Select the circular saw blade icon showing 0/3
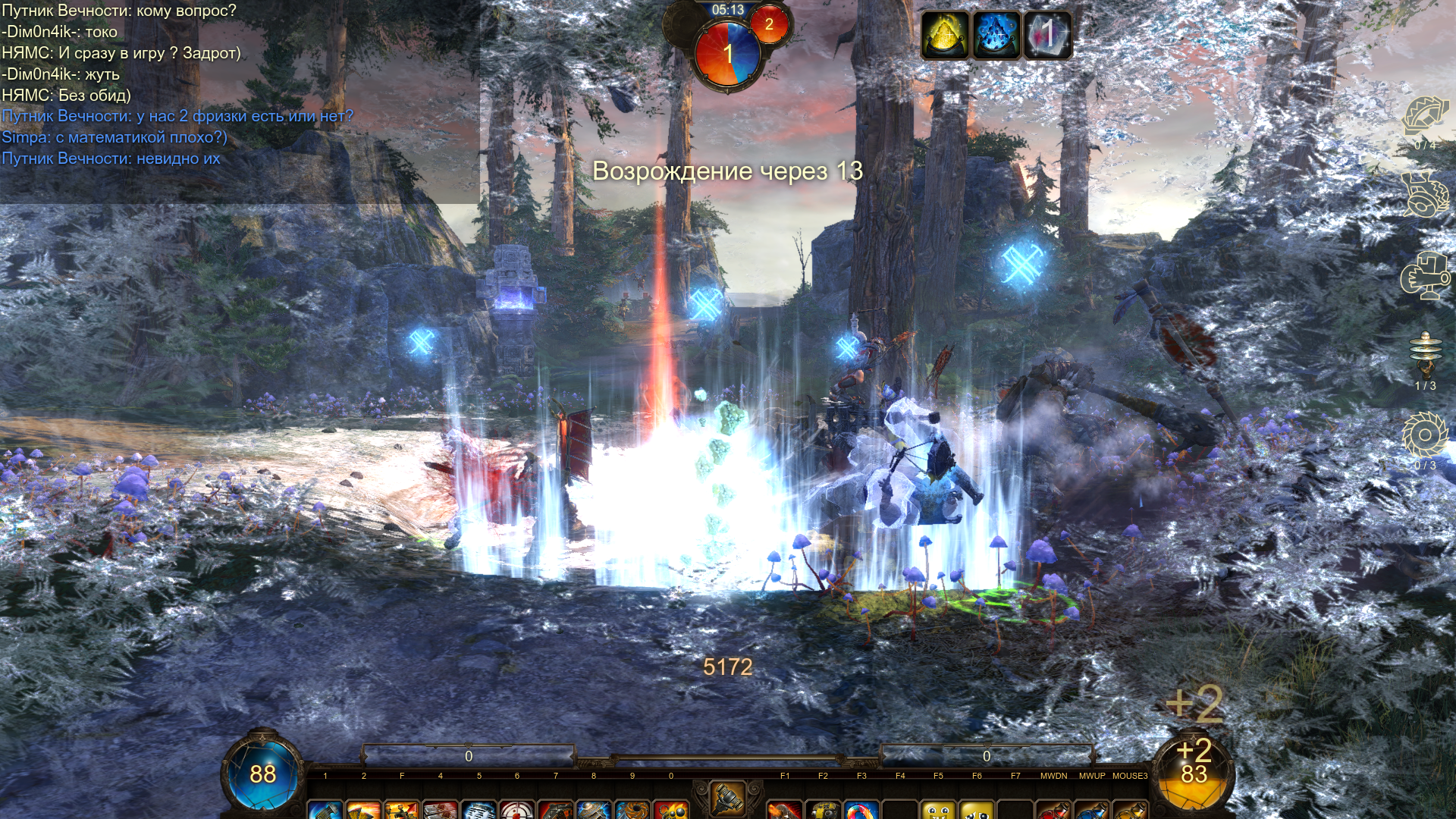 tap(1425, 436)
